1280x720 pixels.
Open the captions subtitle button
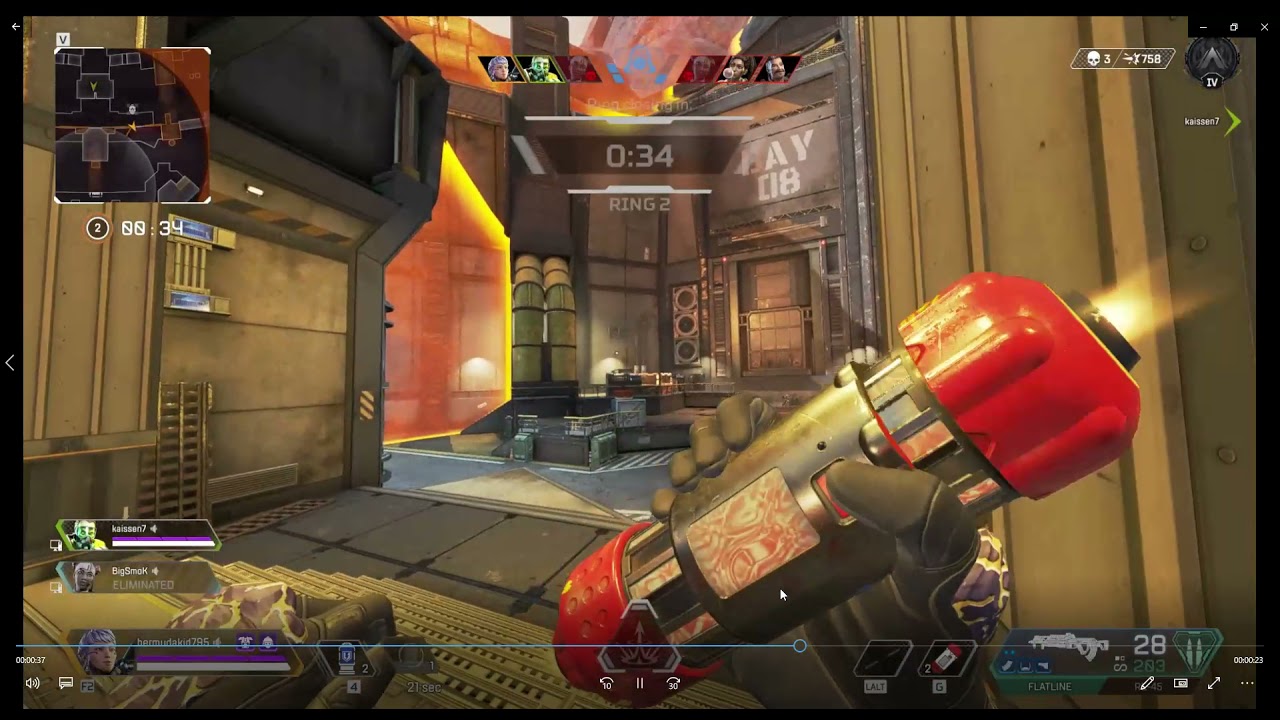click(66, 683)
